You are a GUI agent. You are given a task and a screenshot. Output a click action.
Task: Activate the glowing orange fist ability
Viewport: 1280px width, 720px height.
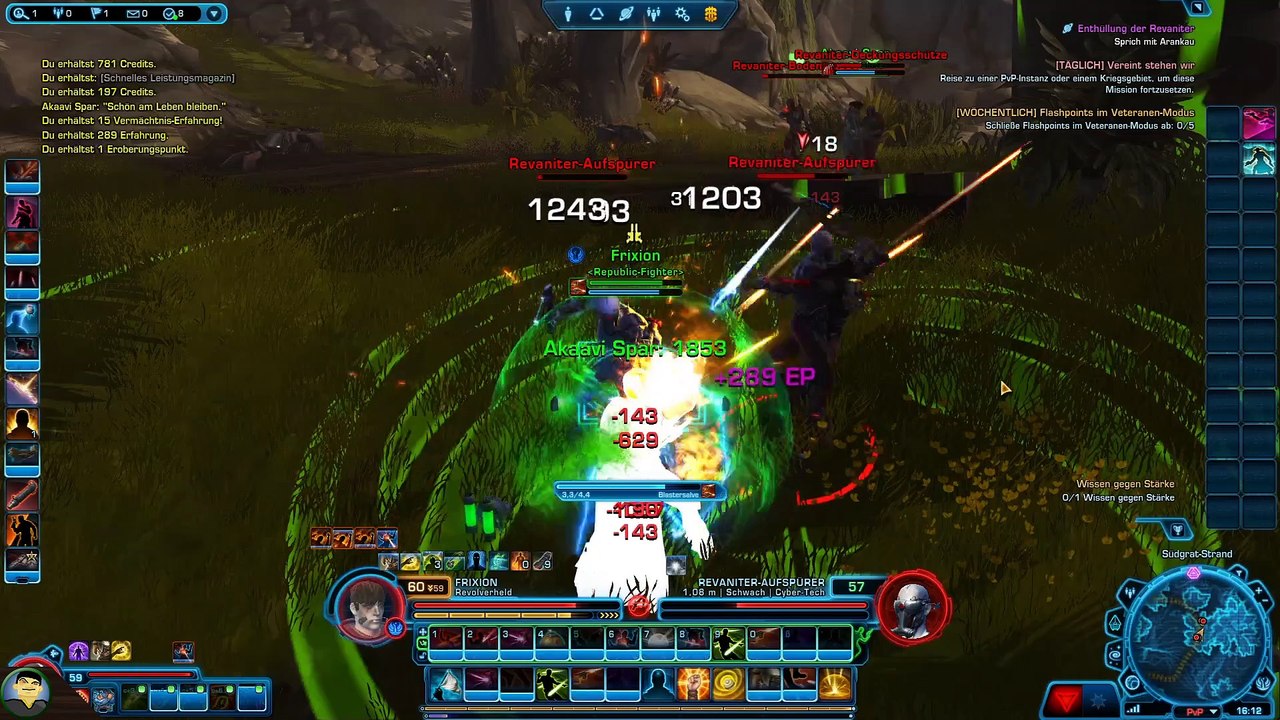tap(693, 684)
